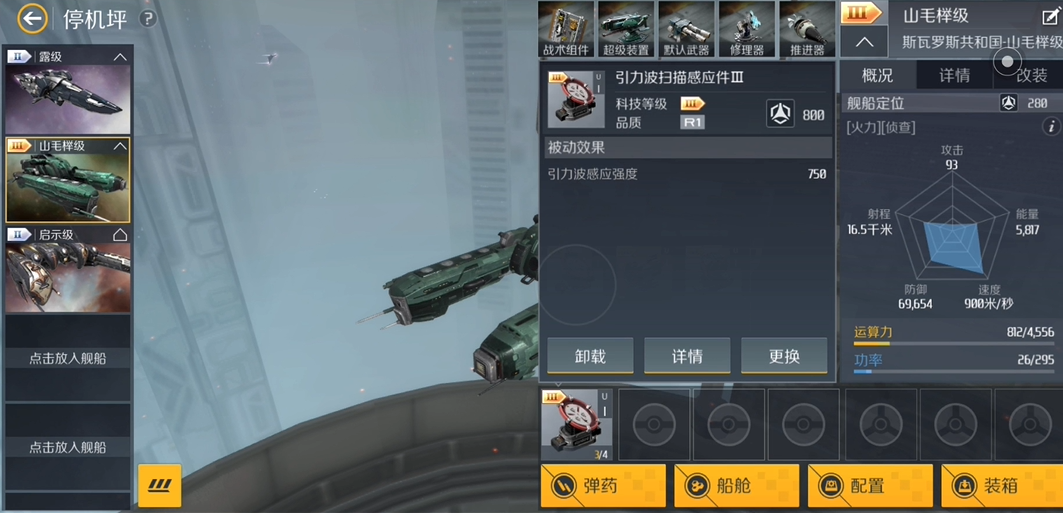The height and width of the screenshot is (513, 1063).
Task: Open the 弹药 ammo menu
Action: click(x=603, y=486)
